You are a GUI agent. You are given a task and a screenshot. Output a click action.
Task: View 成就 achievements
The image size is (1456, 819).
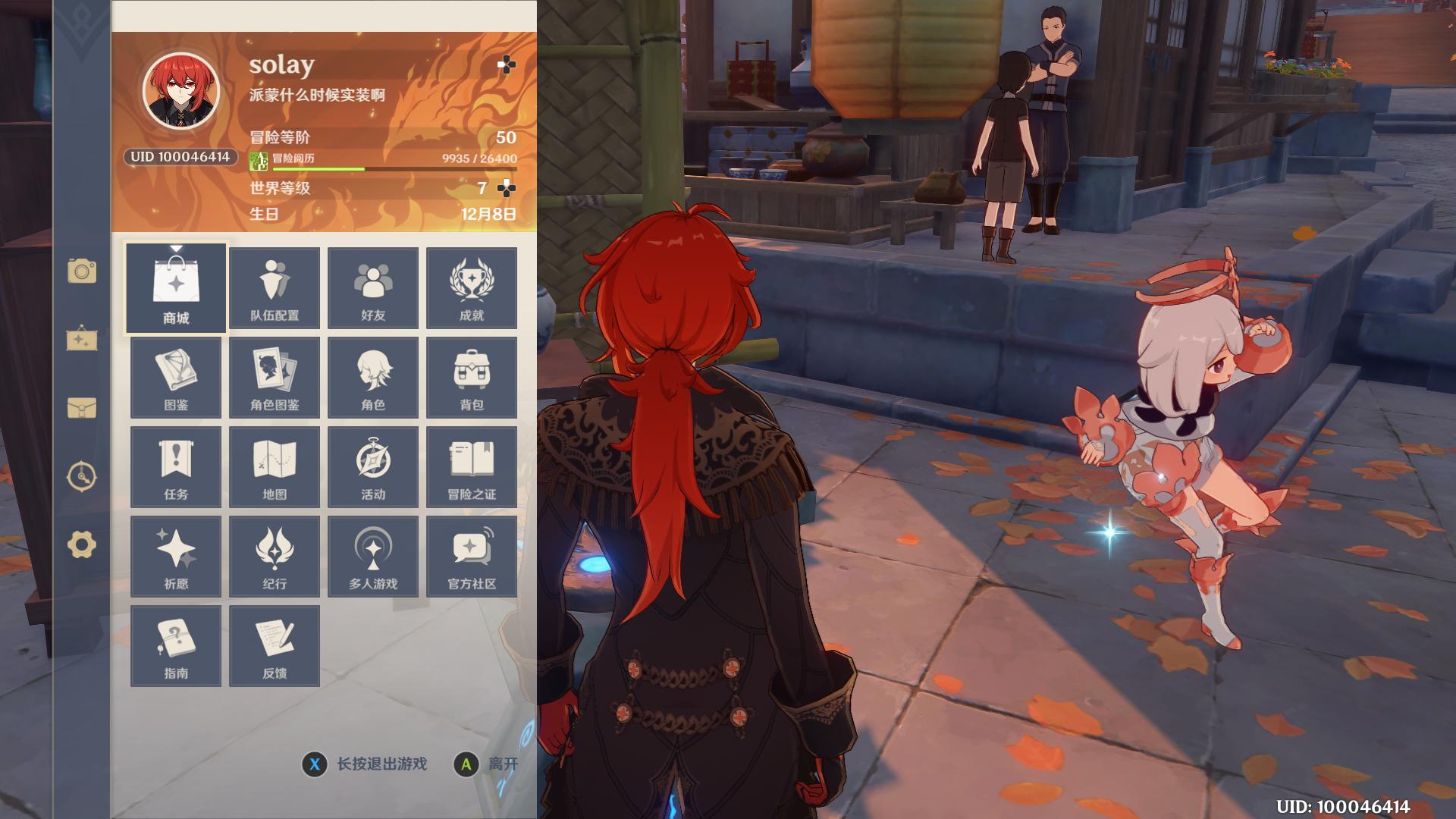[472, 288]
